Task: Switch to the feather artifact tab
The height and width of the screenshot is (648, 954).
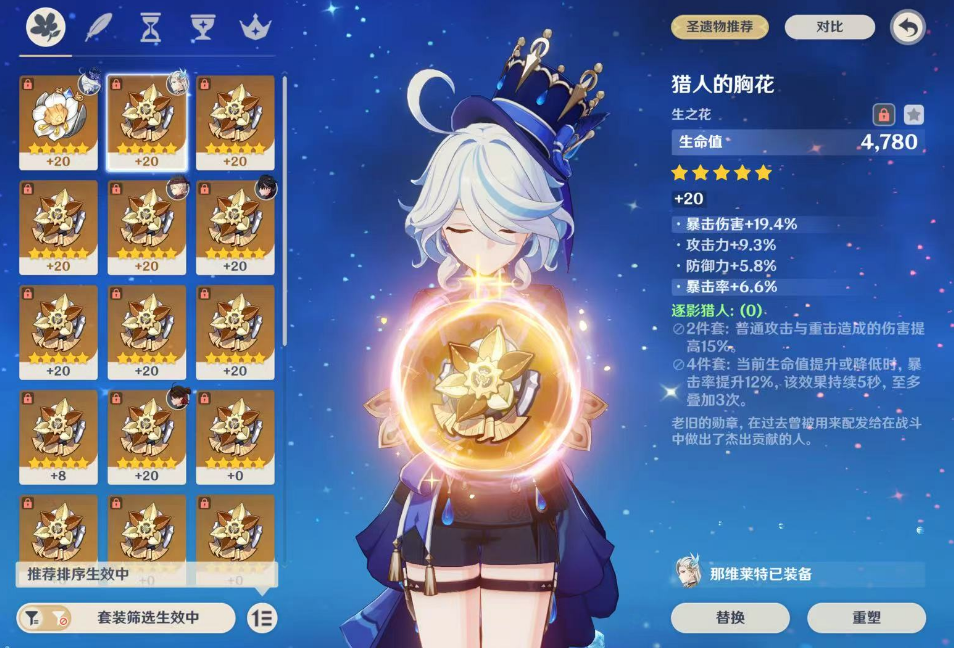Action: (99, 27)
